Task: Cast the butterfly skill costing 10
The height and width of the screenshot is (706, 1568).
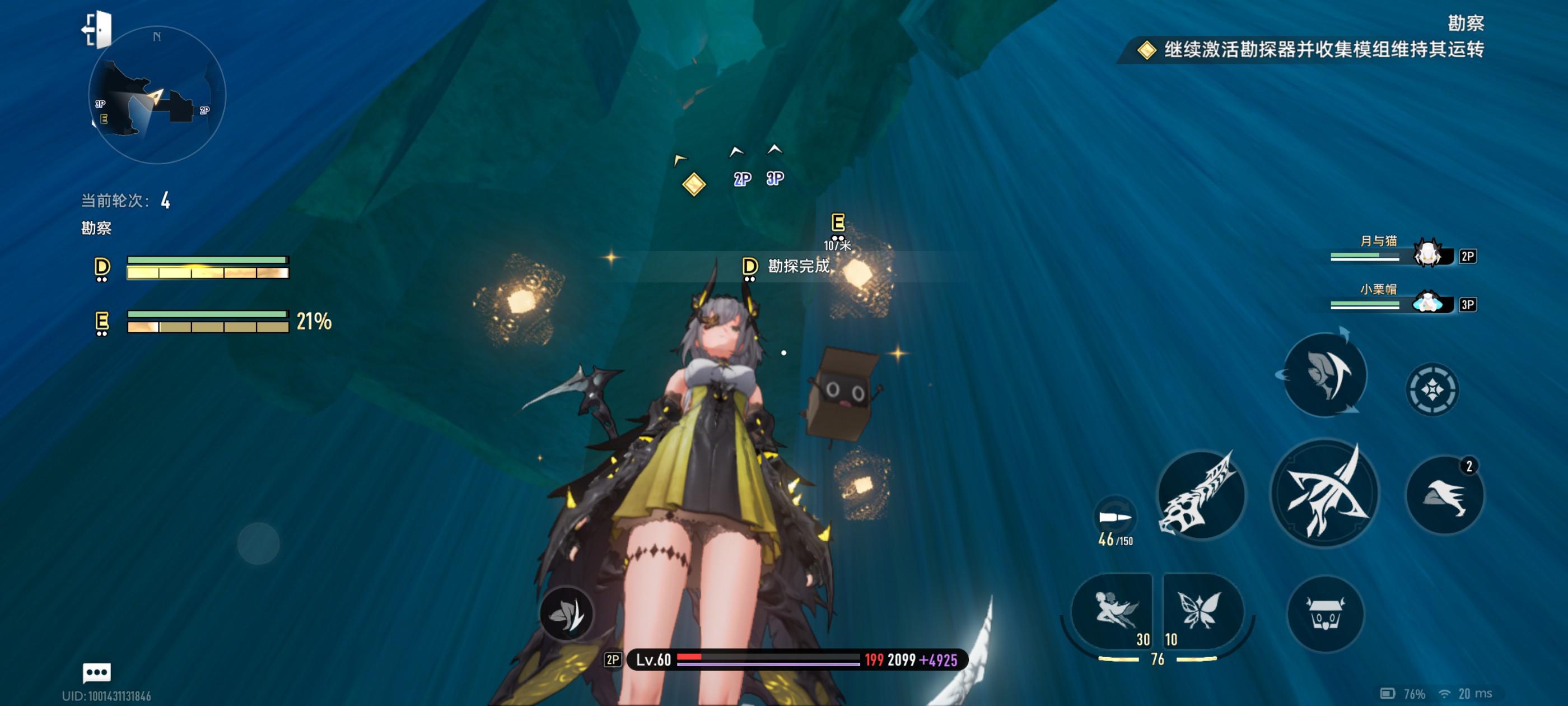Action: 1200,611
